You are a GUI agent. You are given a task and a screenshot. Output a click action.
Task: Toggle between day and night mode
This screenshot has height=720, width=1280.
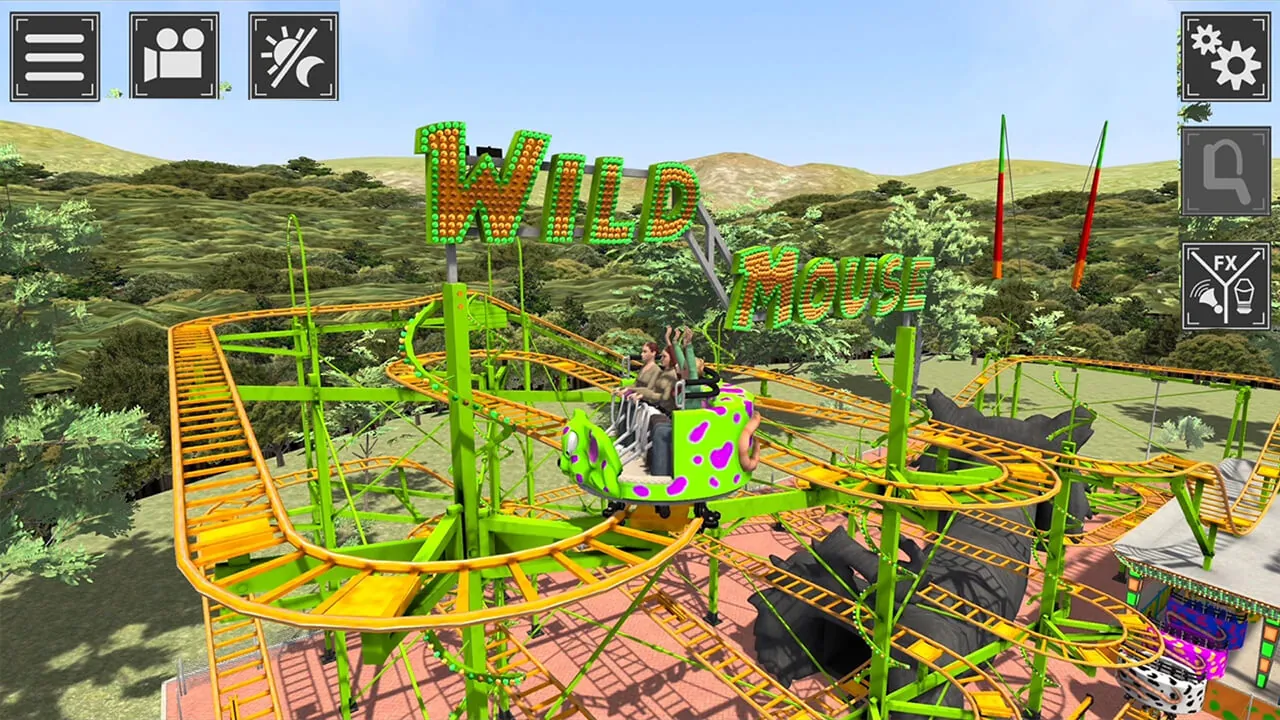[294, 55]
